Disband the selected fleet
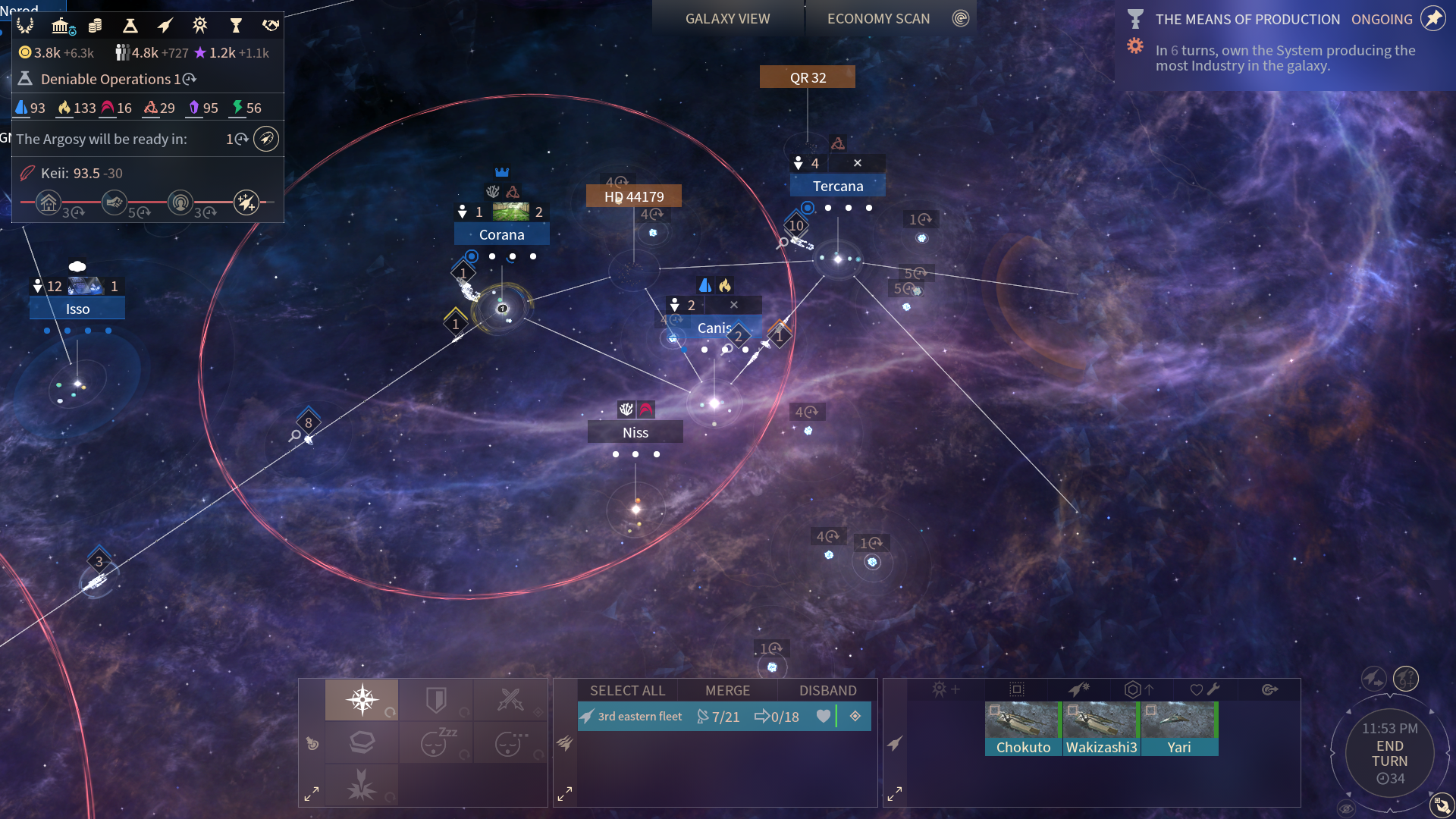 tap(827, 691)
